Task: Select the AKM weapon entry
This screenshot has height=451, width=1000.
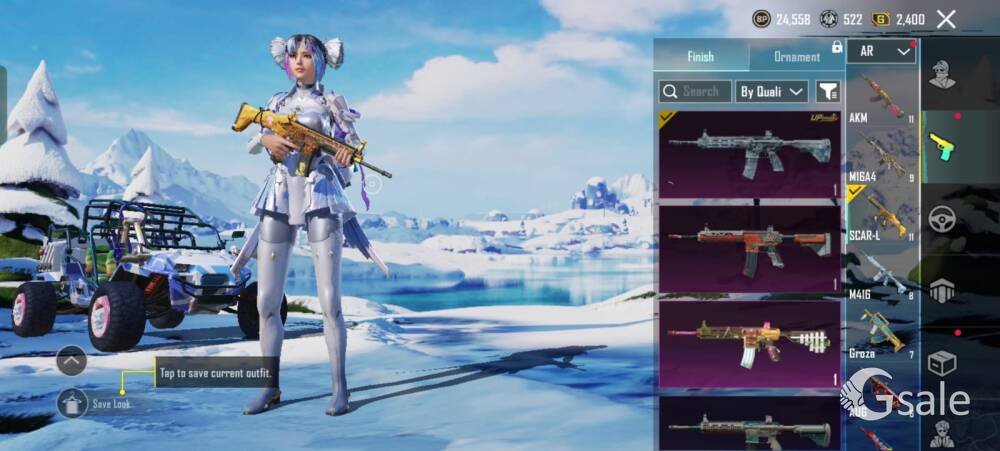Action: click(x=882, y=98)
